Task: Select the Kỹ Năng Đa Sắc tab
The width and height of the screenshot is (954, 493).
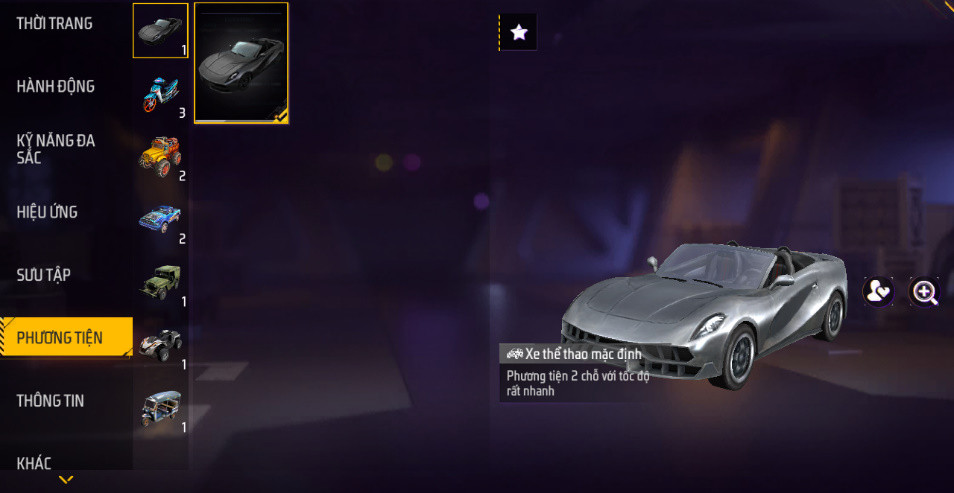Action: pyautogui.click(x=56, y=149)
